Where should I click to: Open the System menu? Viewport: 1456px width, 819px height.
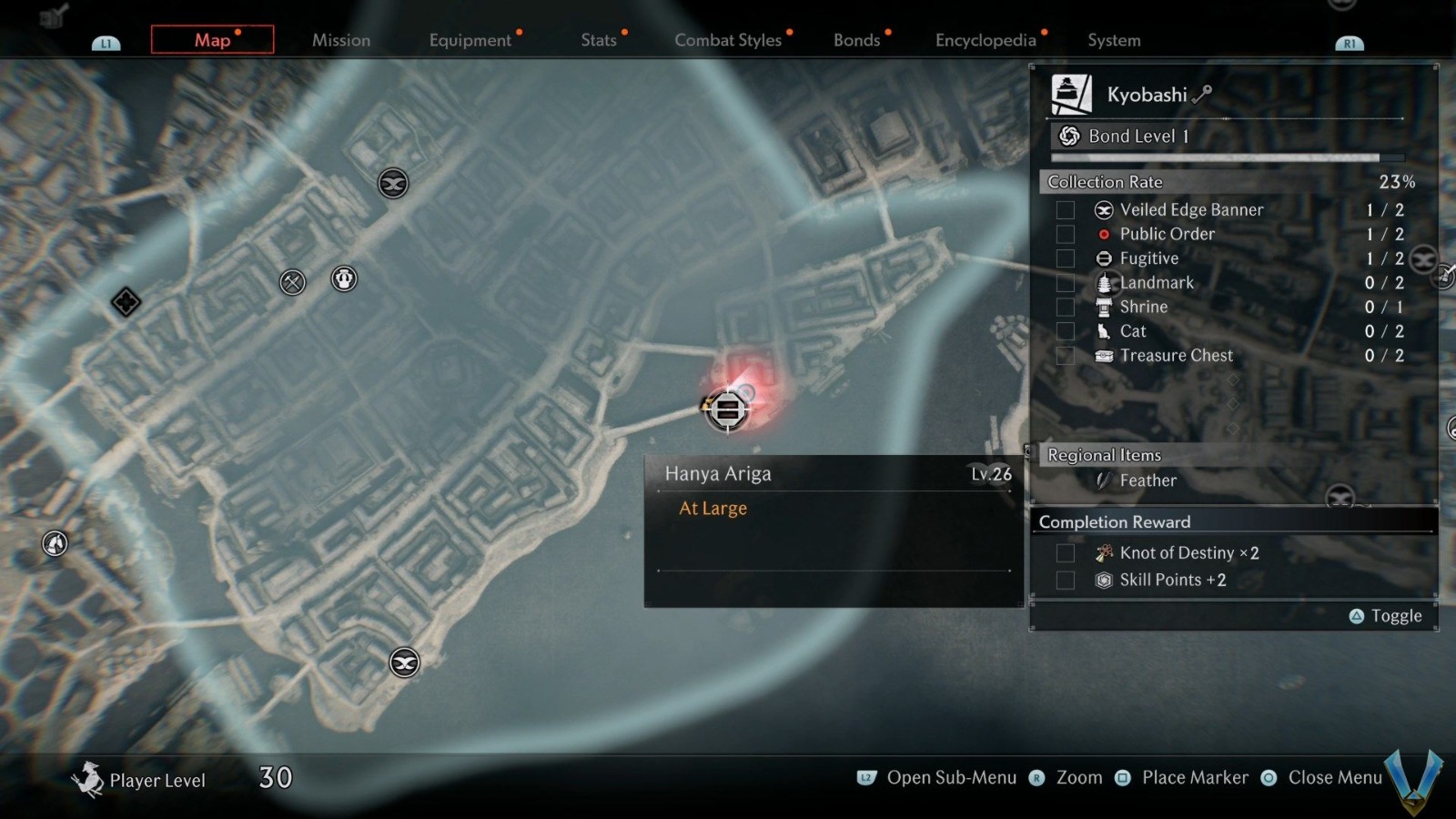pyautogui.click(x=1113, y=40)
